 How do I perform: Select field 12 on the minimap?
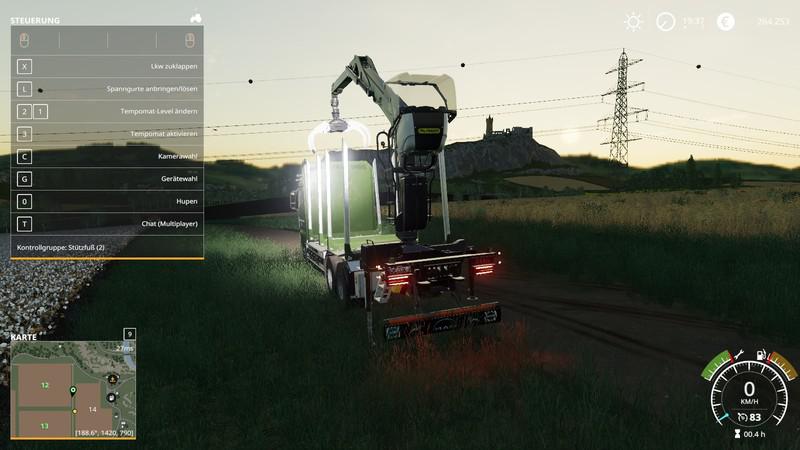coord(45,384)
